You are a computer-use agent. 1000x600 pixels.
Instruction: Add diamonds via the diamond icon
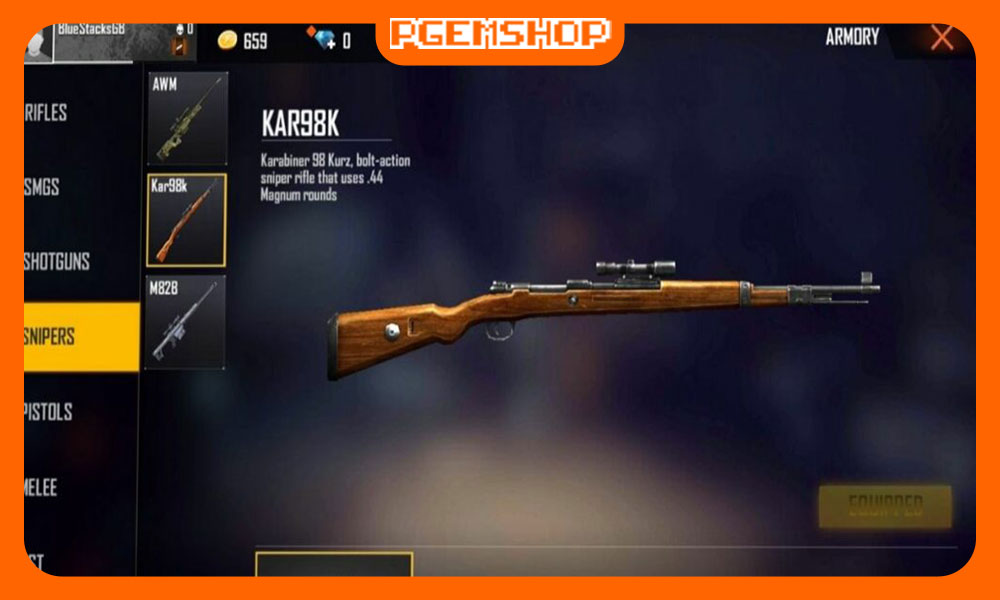(x=325, y=40)
